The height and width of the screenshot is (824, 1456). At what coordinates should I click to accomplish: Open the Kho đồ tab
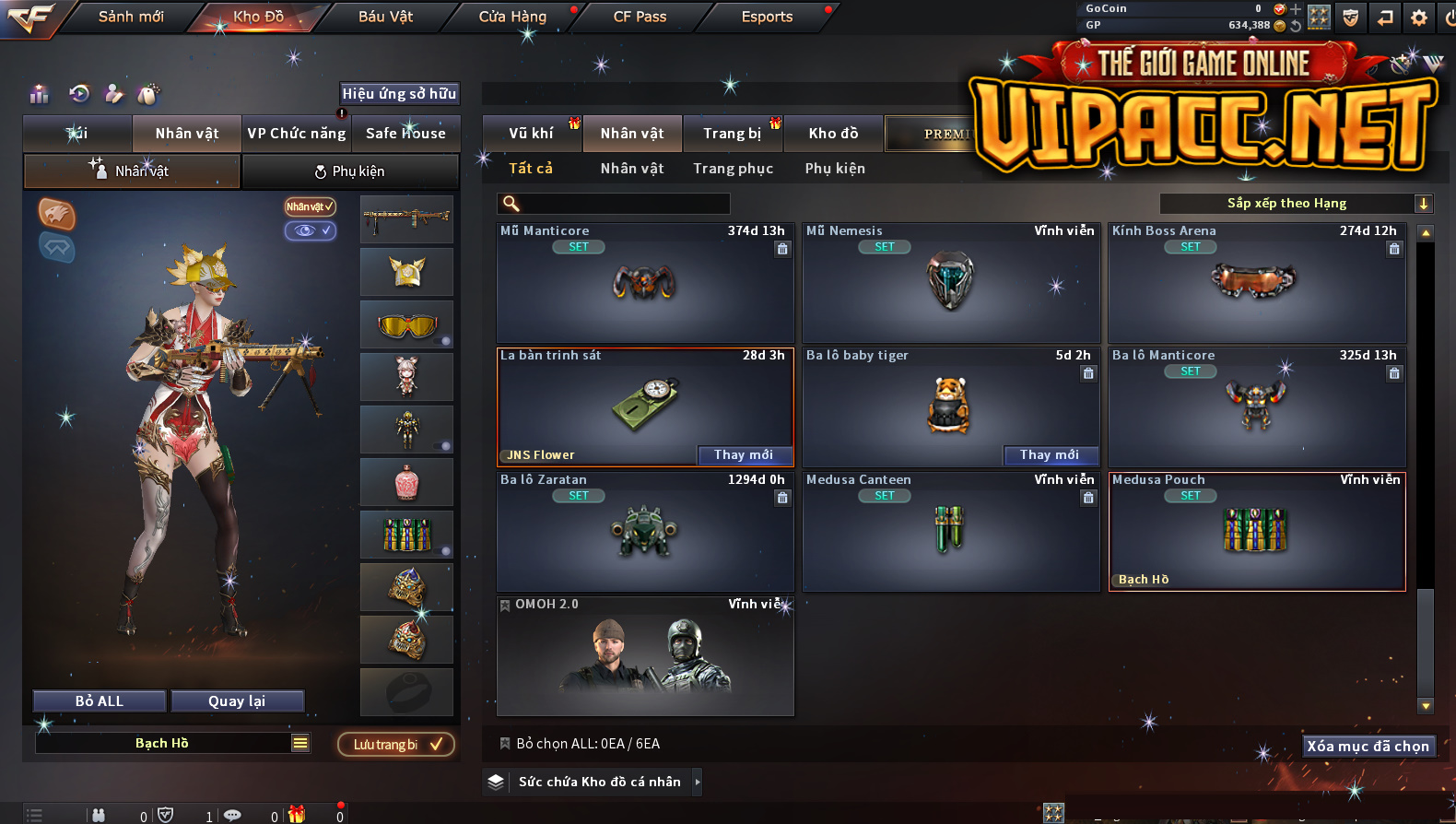pos(833,134)
